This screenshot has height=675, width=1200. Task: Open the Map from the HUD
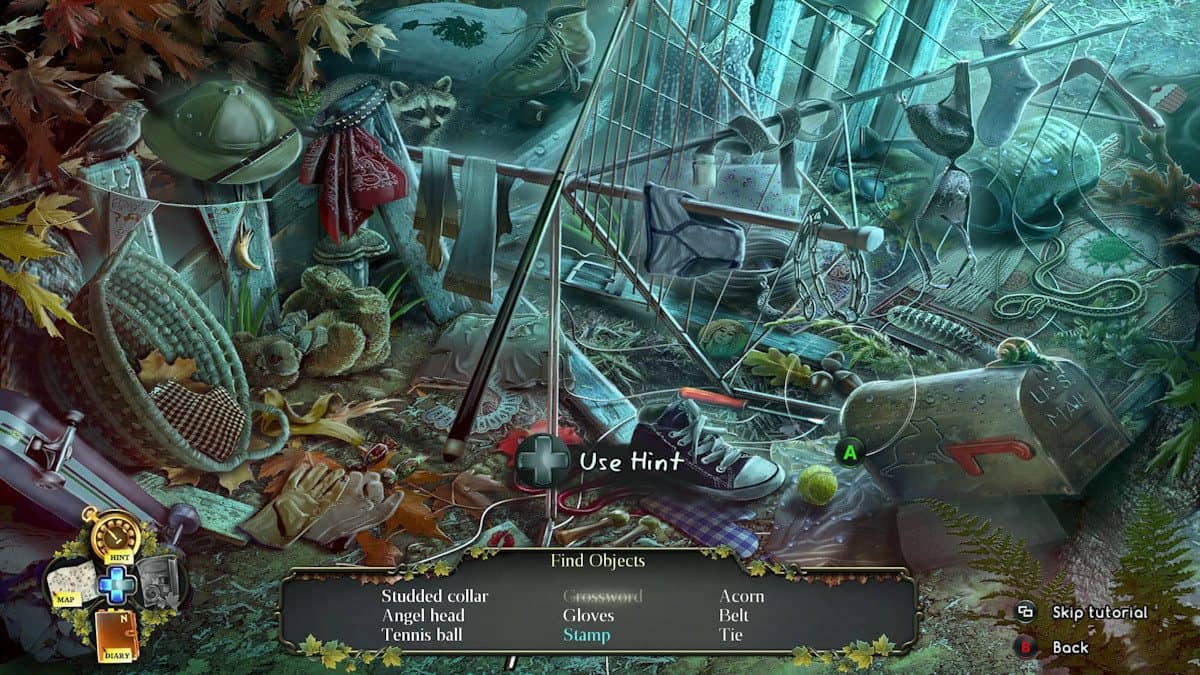(x=73, y=584)
